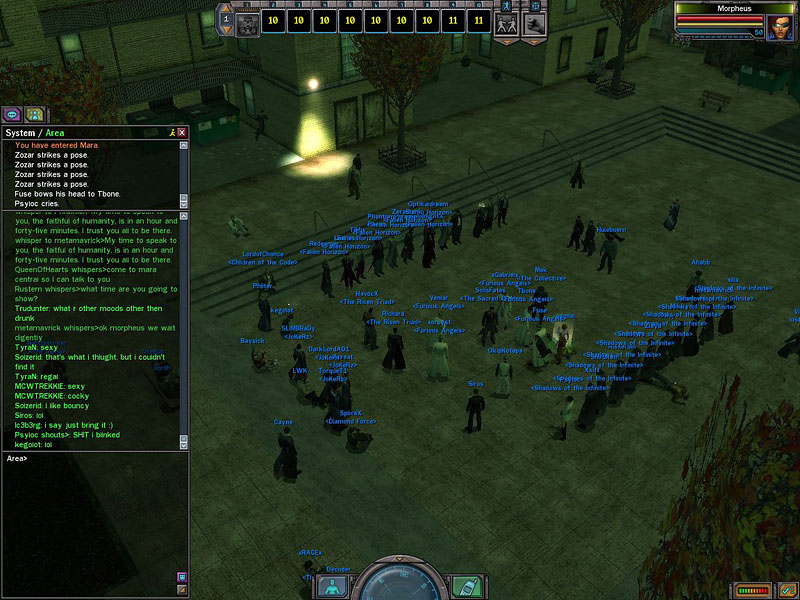Select the first hotbar slot with robot icon
The image size is (800, 600).
coord(248,20)
